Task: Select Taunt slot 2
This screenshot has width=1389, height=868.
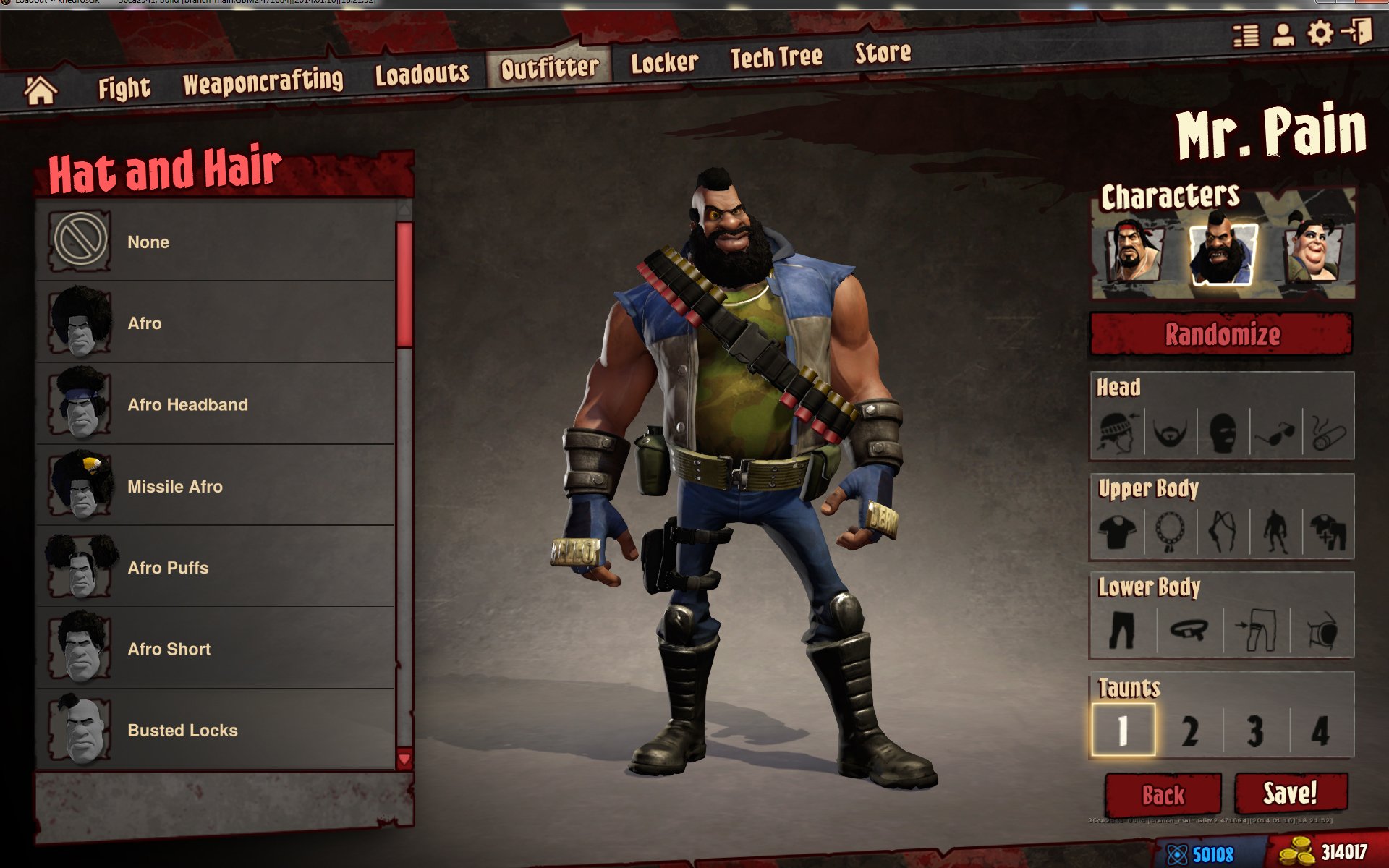Action: 1189,731
